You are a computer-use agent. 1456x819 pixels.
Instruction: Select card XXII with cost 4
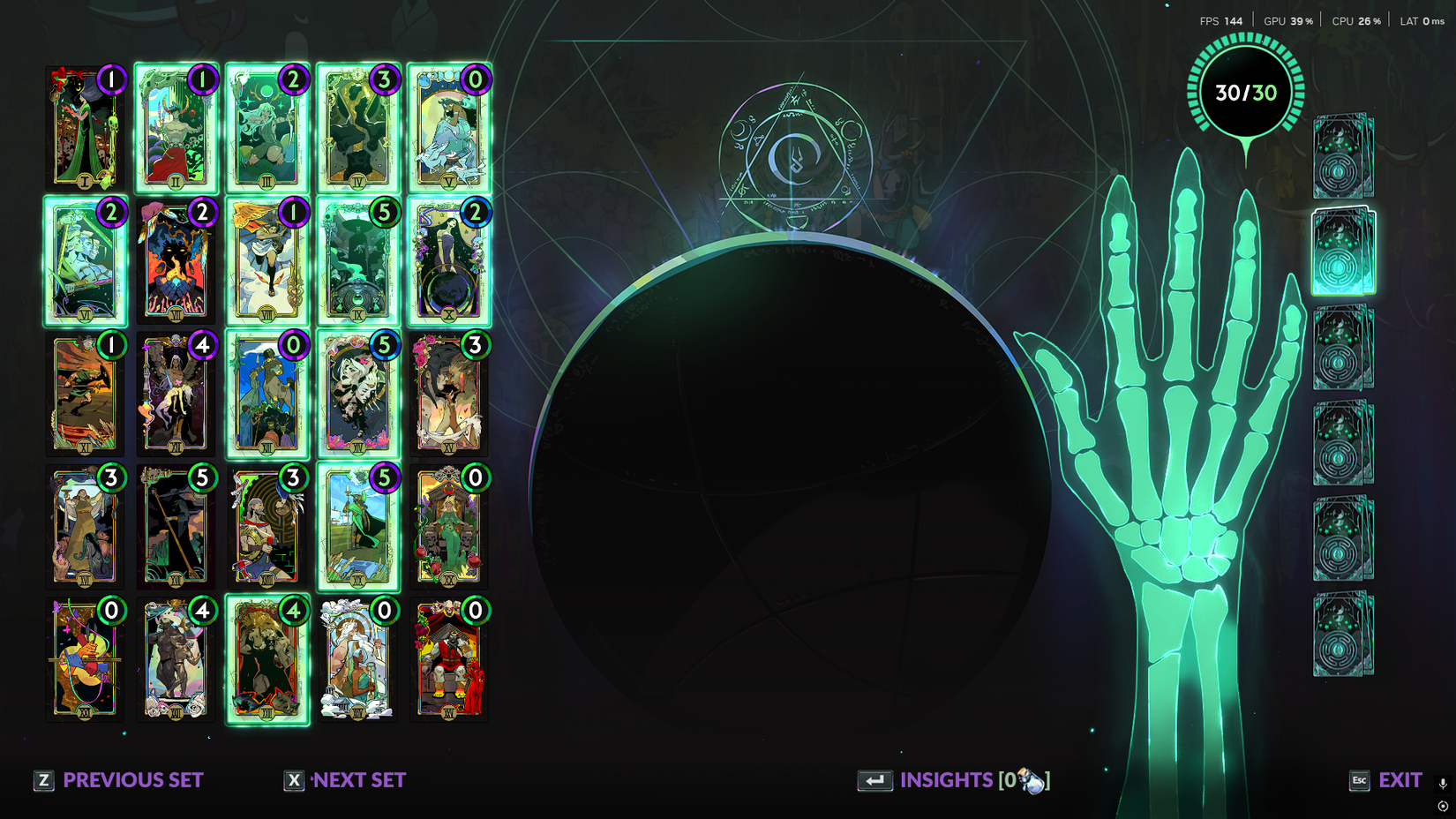click(x=176, y=659)
